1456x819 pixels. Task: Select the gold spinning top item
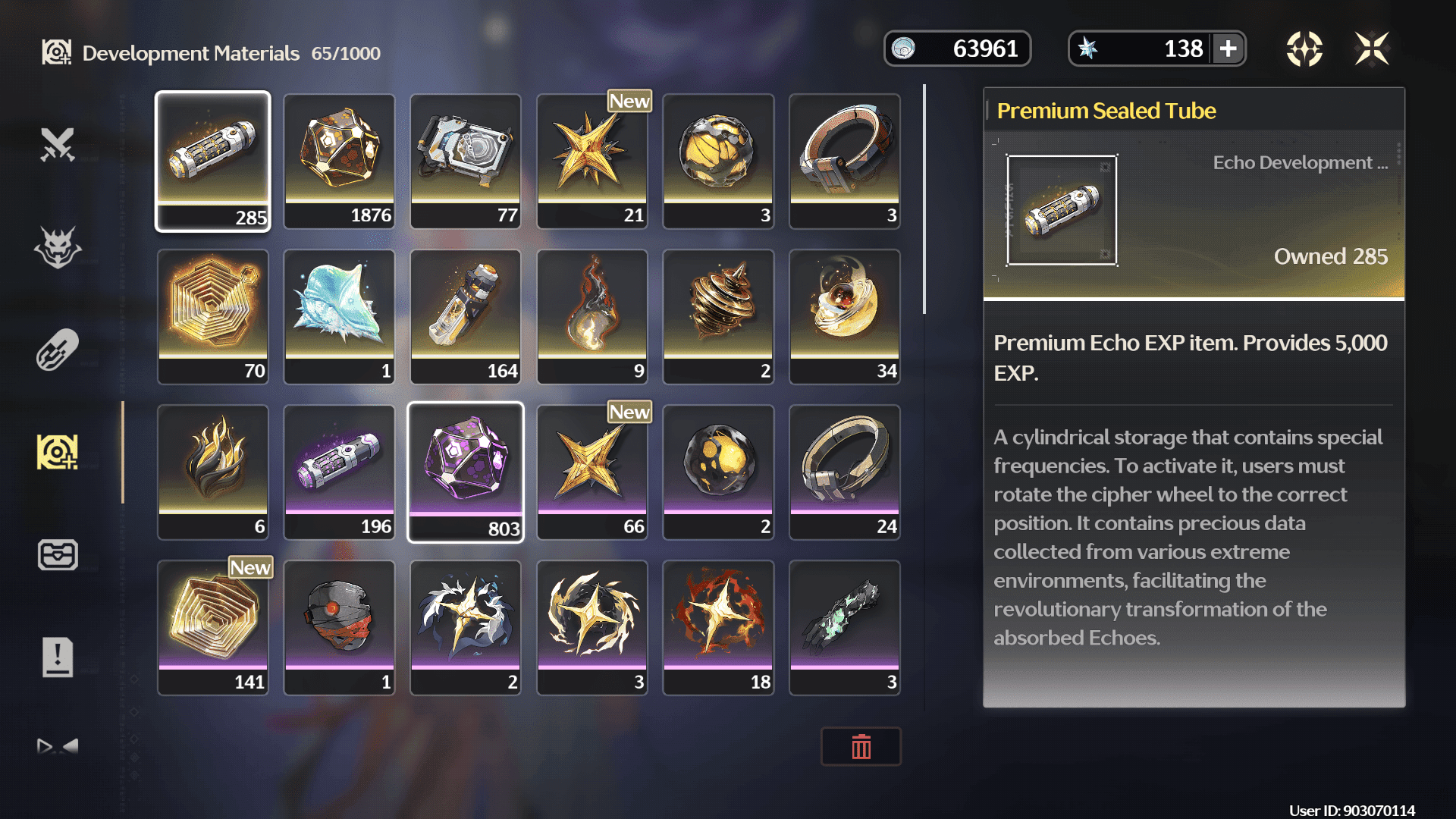coord(718,316)
